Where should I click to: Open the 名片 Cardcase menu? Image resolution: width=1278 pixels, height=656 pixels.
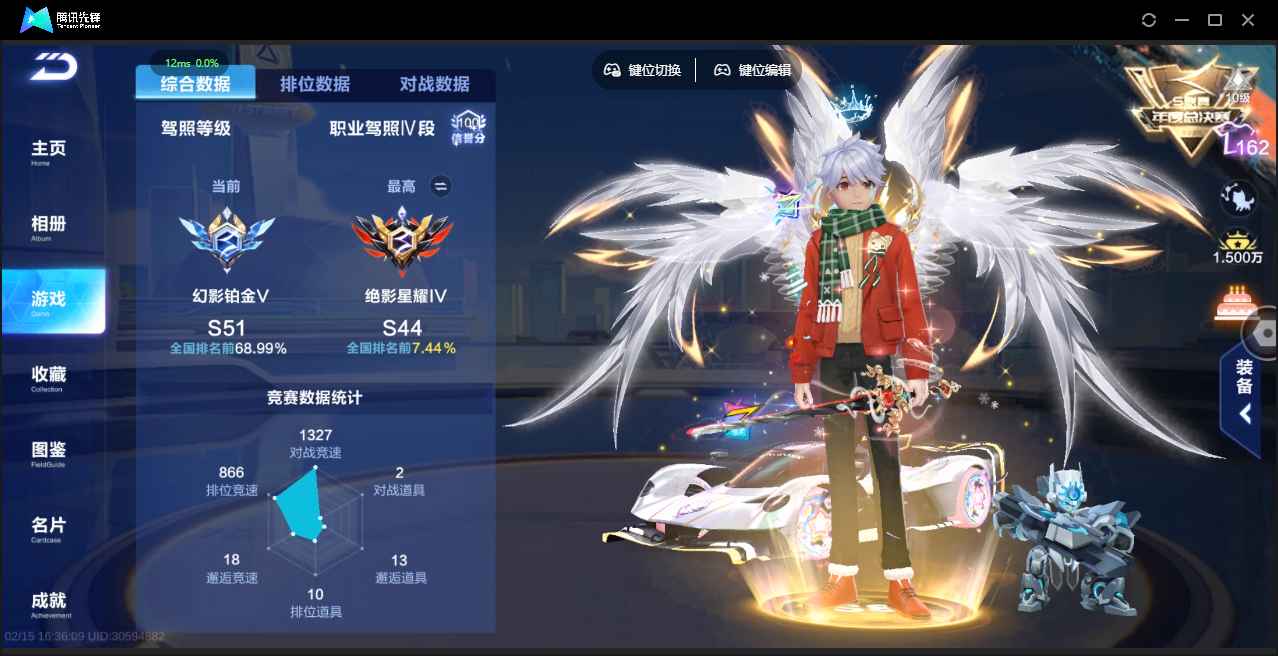click(x=49, y=527)
